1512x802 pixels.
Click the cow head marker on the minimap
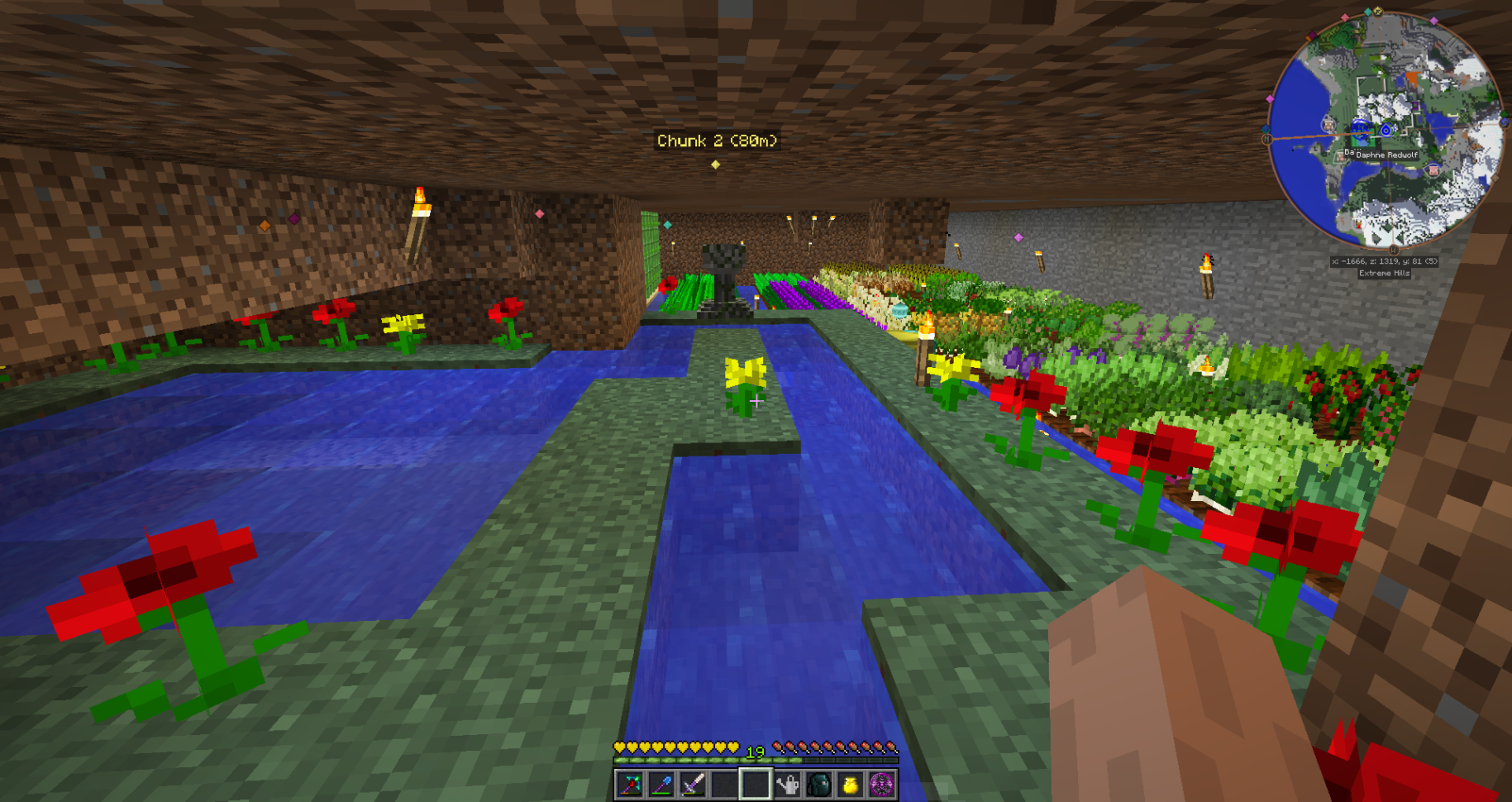tap(1328, 126)
